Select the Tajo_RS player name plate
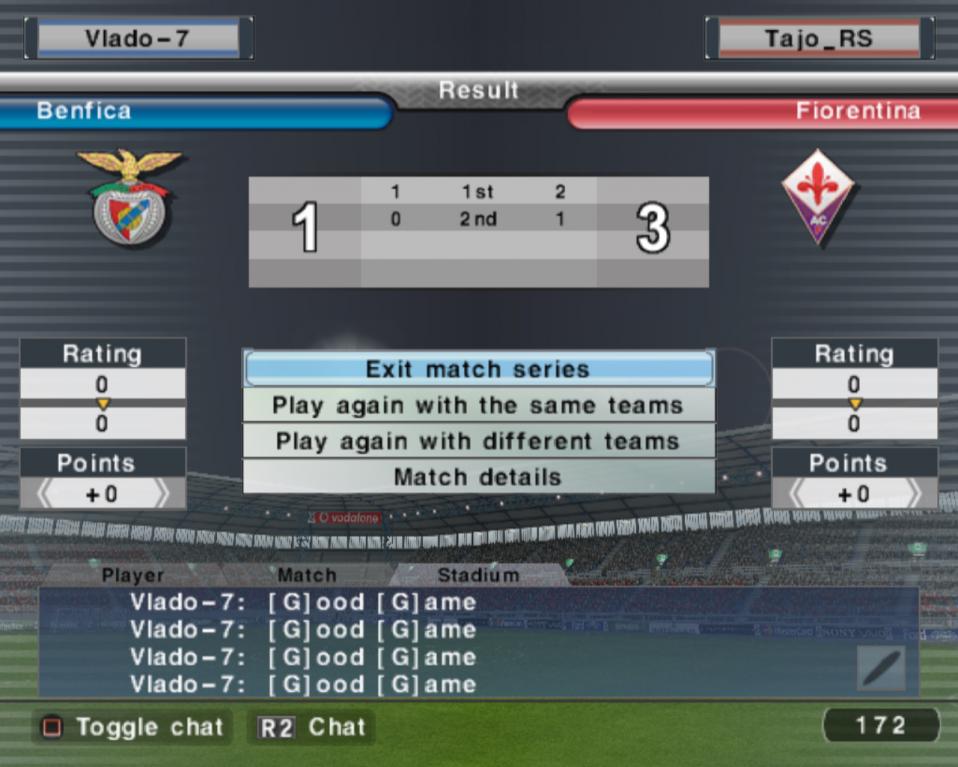 click(x=819, y=39)
